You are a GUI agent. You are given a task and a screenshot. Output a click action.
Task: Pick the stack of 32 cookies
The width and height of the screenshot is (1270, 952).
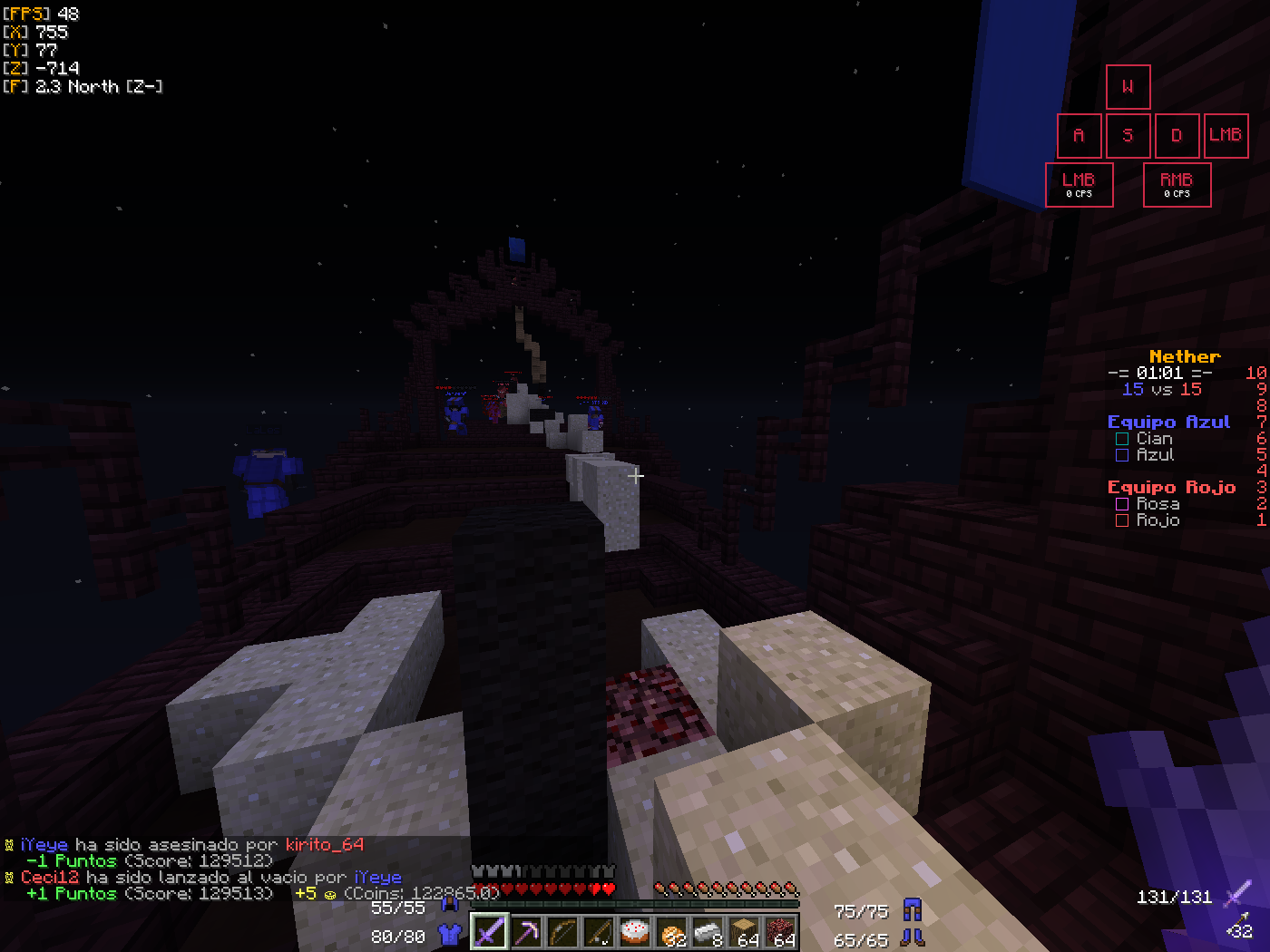pyautogui.click(x=672, y=932)
